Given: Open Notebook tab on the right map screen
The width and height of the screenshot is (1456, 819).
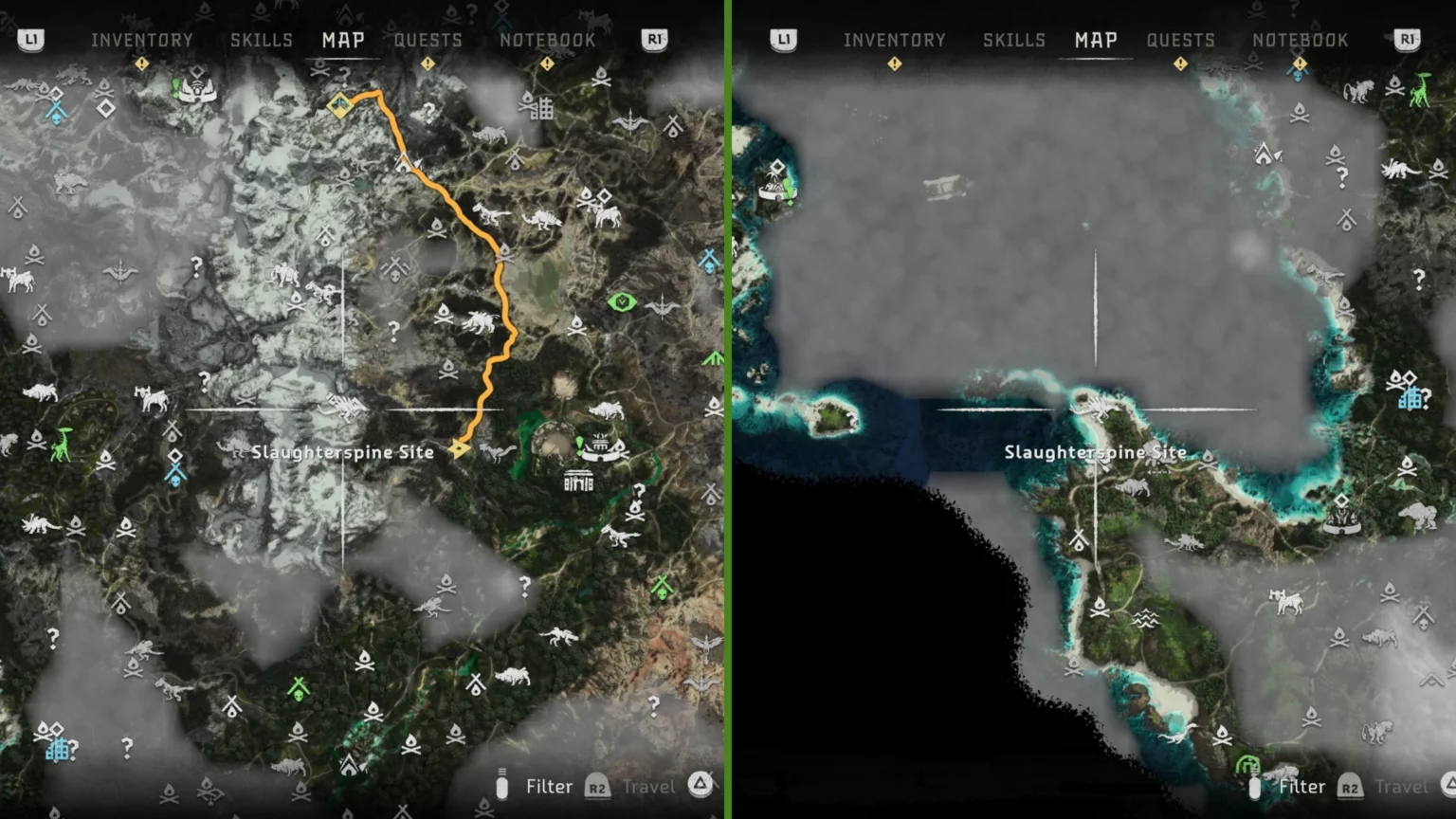Looking at the screenshot, I should tap(1300, 40).
